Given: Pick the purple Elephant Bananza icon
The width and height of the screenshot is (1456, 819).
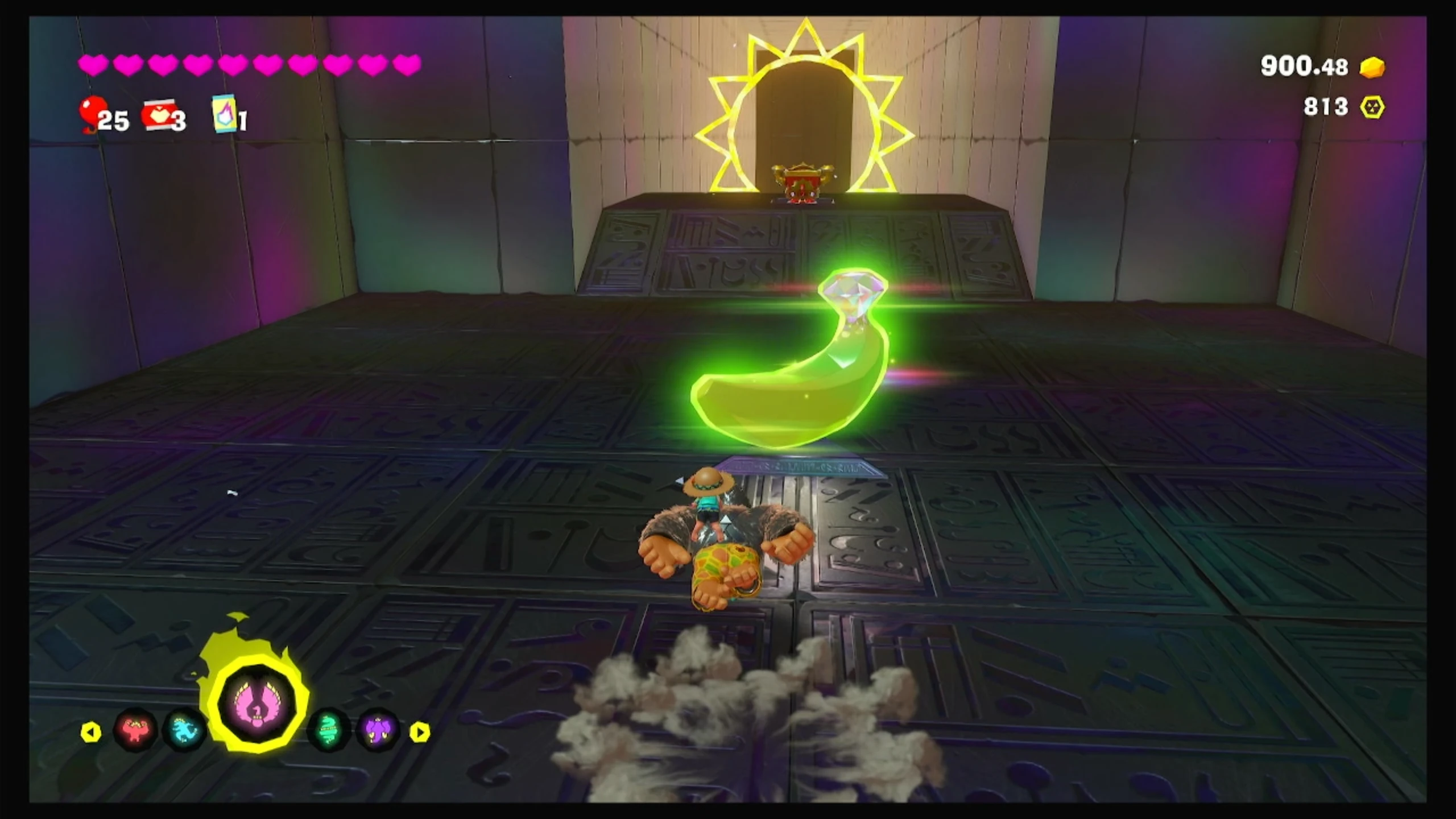Looking at the screenshot, I should pyautogui.click(x=378, y=730).
